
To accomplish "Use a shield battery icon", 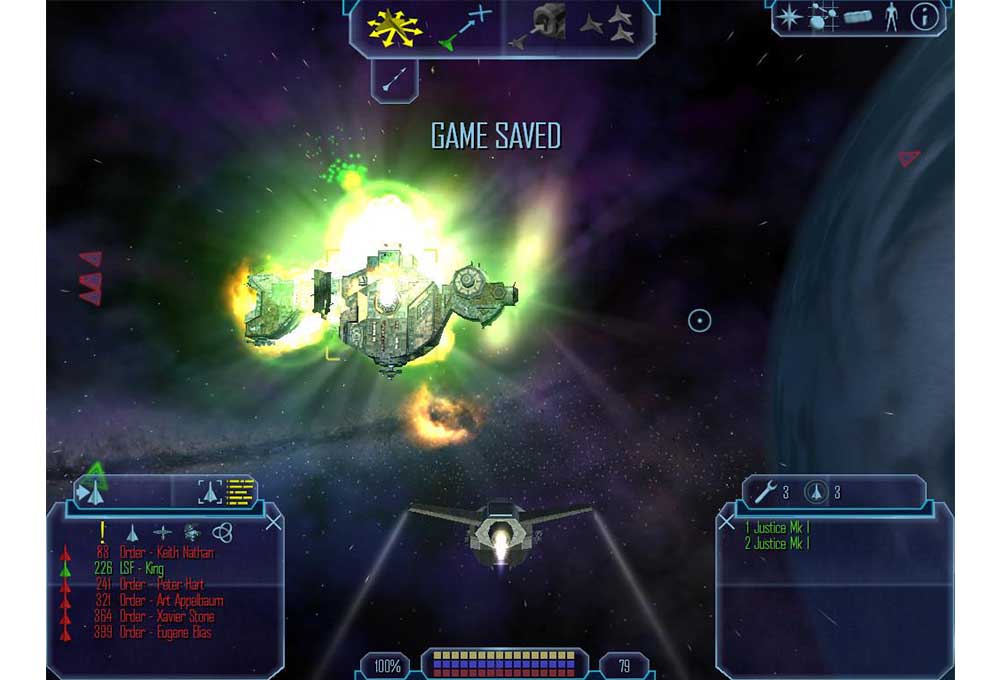I will pyautogui.click(x=817, y=491).
